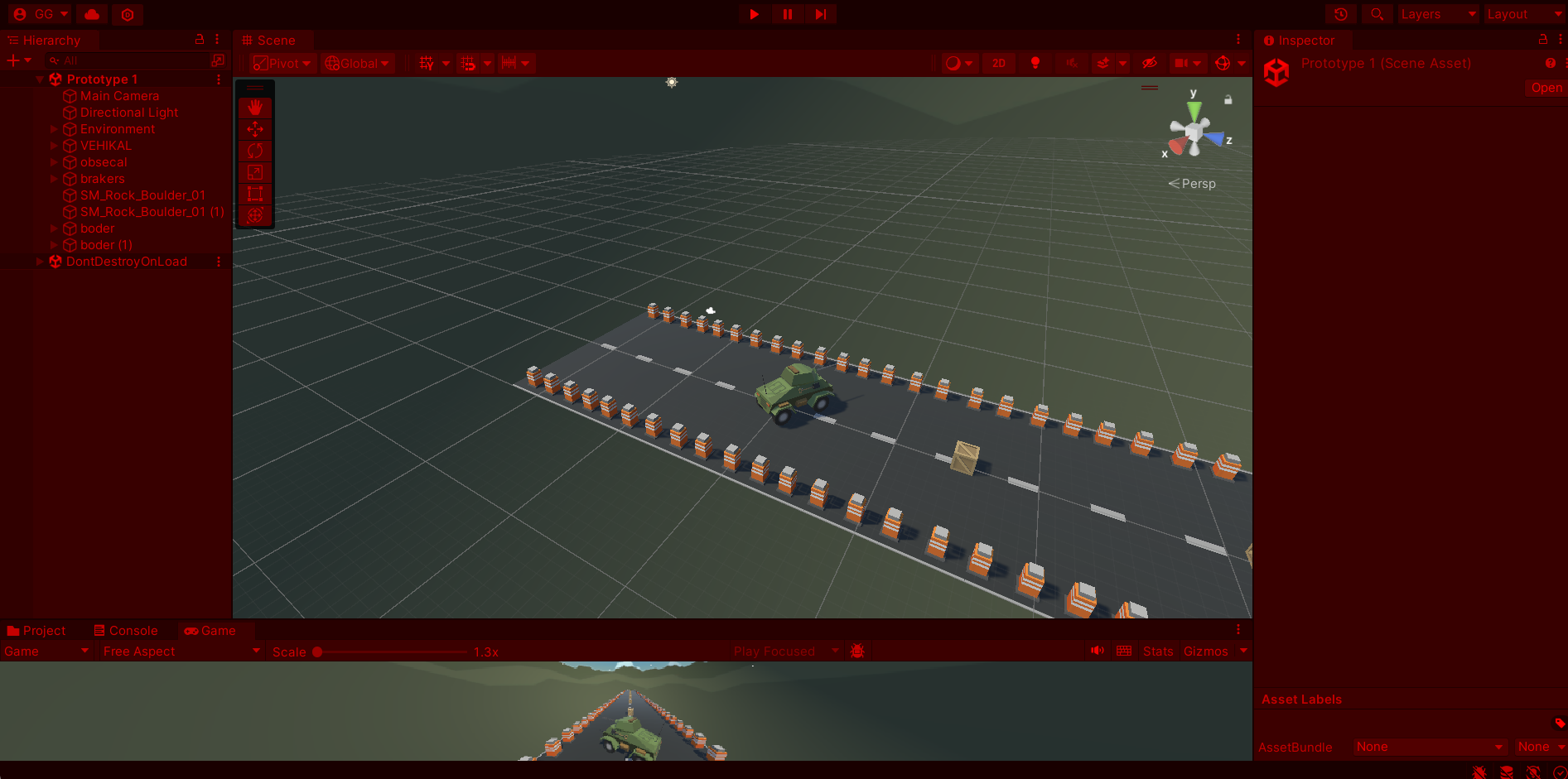Open the Layers dropdown

click(1438, 14)
